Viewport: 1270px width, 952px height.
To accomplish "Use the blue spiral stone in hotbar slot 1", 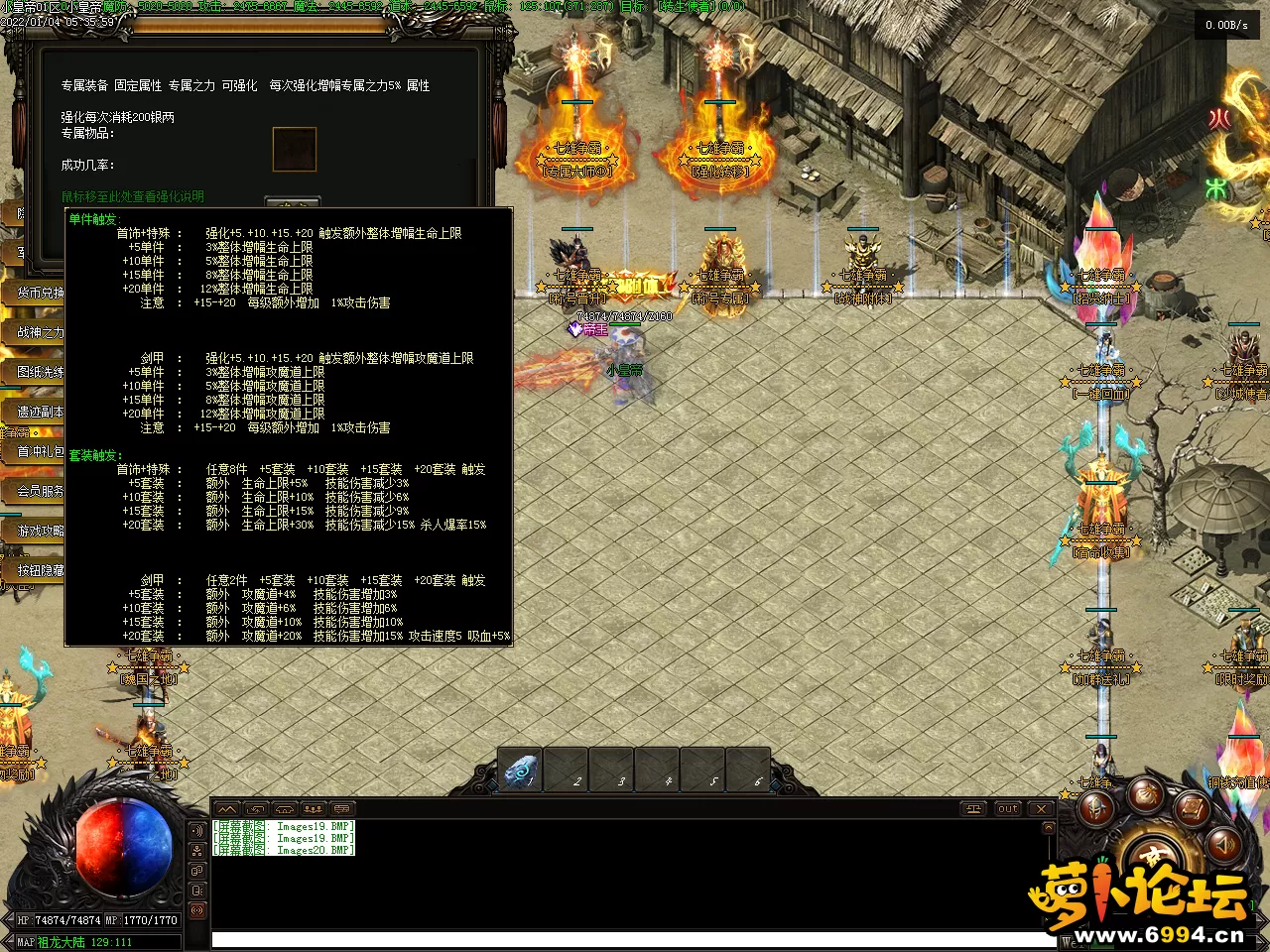I will point(520,771).
